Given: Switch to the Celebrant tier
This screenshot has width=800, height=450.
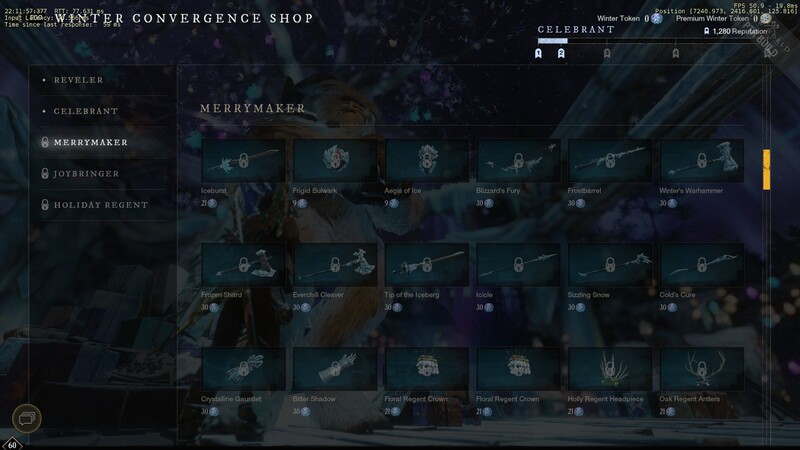Looking at the screenshot, I should tap(86, 111).
